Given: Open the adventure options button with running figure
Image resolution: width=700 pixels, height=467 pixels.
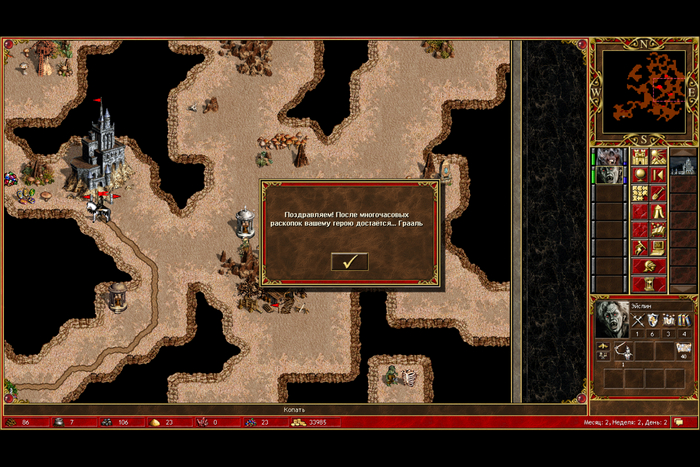Looking at the screenshot, I should 640,247.
